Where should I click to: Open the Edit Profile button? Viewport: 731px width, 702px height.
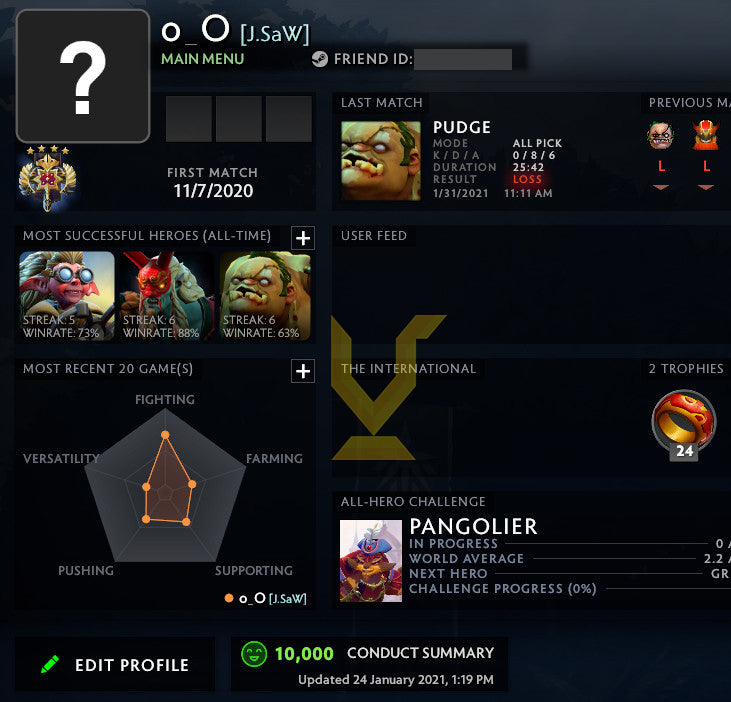pos(115,665)
